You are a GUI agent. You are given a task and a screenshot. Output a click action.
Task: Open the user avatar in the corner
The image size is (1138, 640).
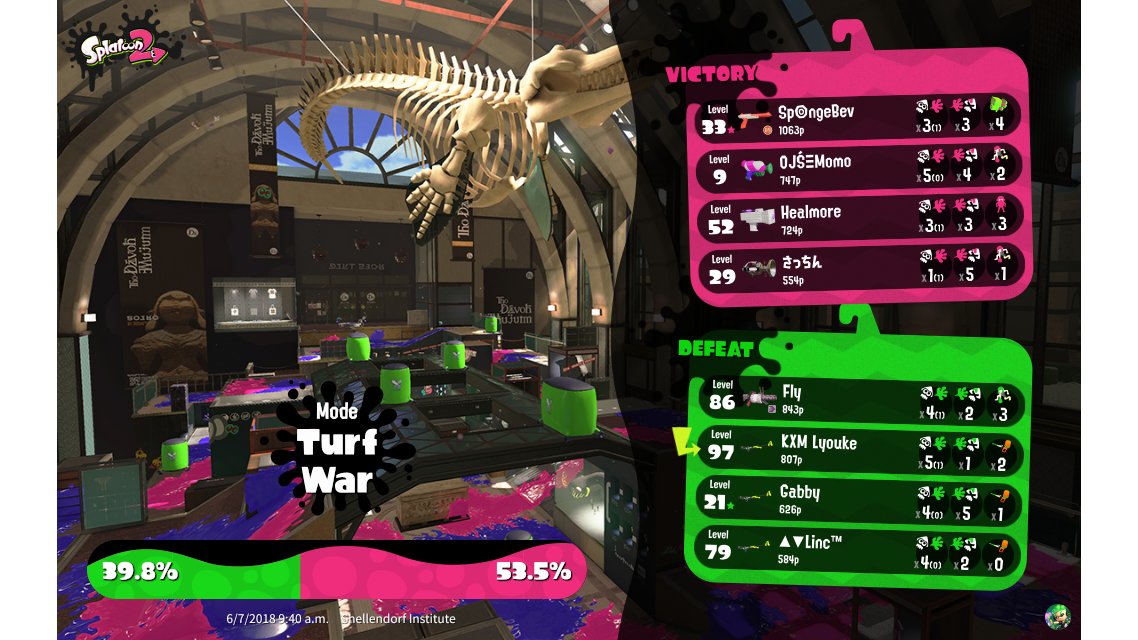(x=1057, y=616)
